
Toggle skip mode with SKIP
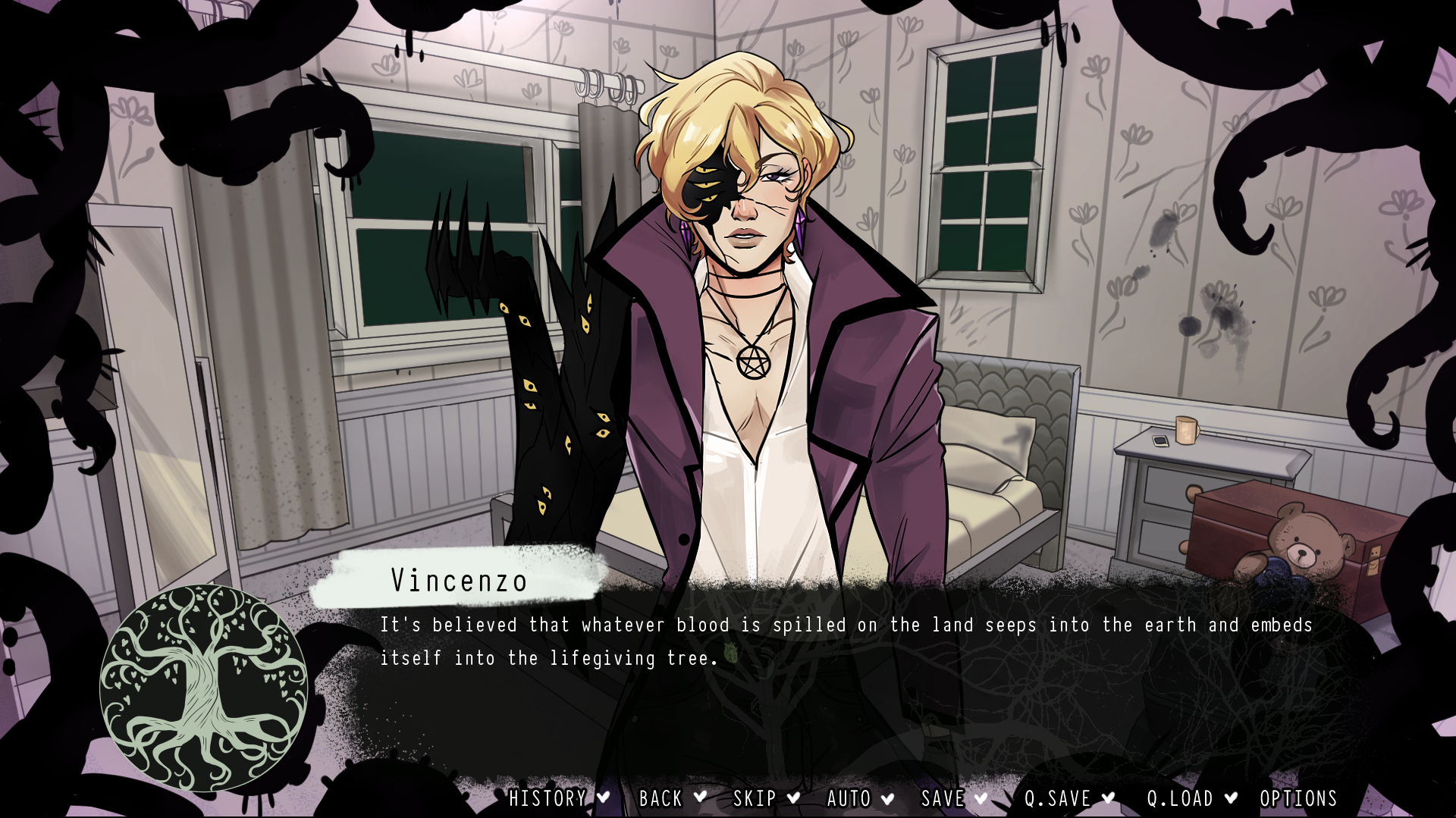tap(754, 798)
